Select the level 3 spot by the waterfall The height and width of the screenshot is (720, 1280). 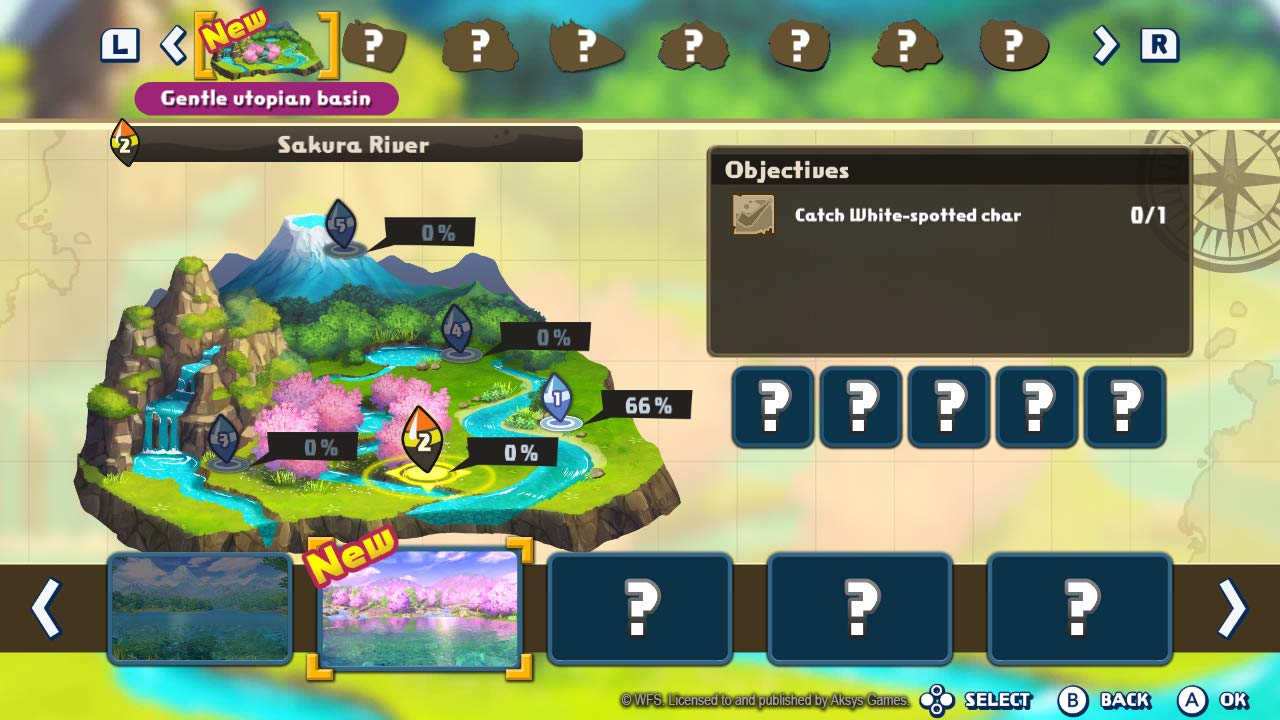(x=222, y=440)
